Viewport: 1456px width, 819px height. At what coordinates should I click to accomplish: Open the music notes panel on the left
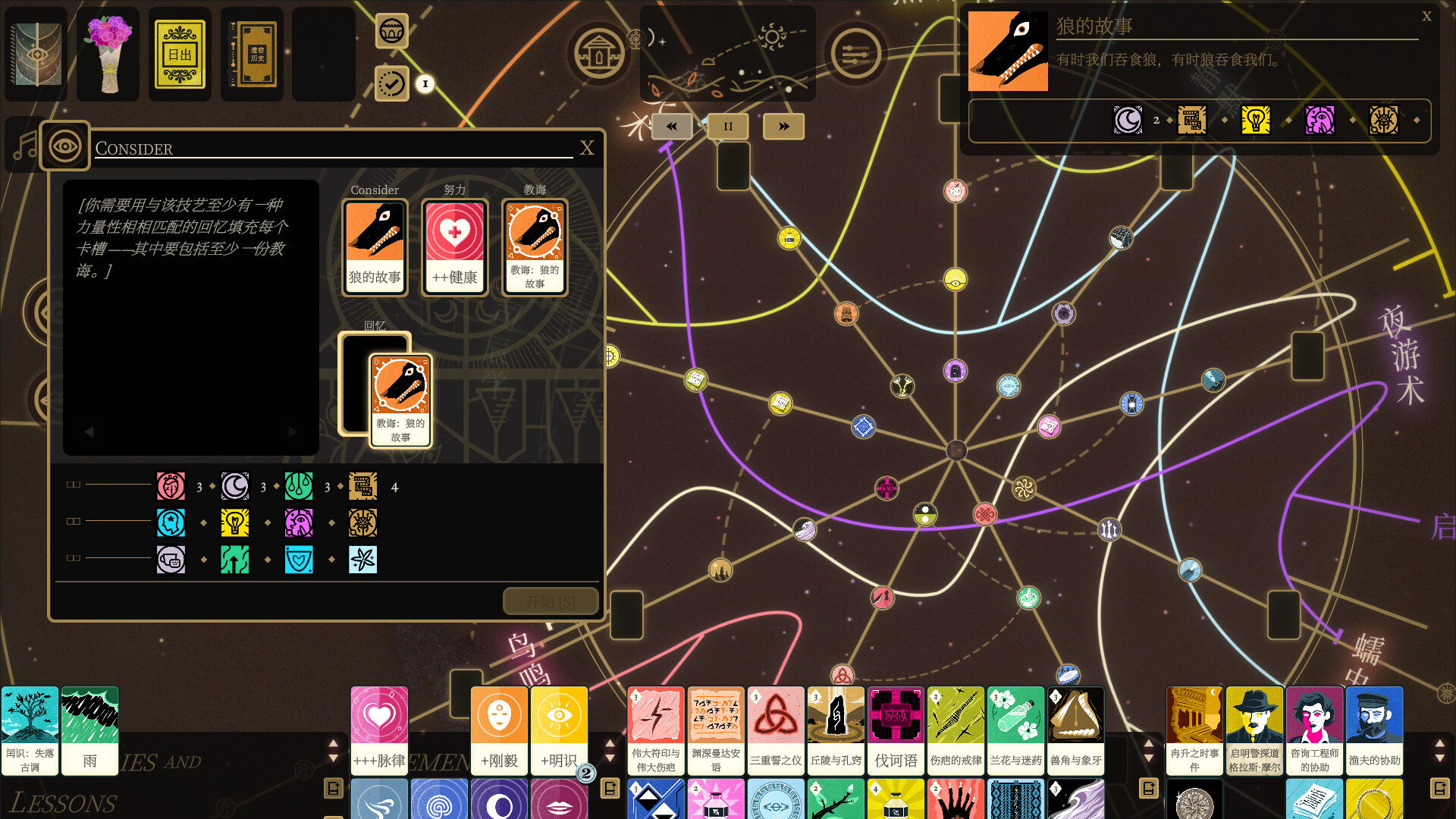point(25,145)
